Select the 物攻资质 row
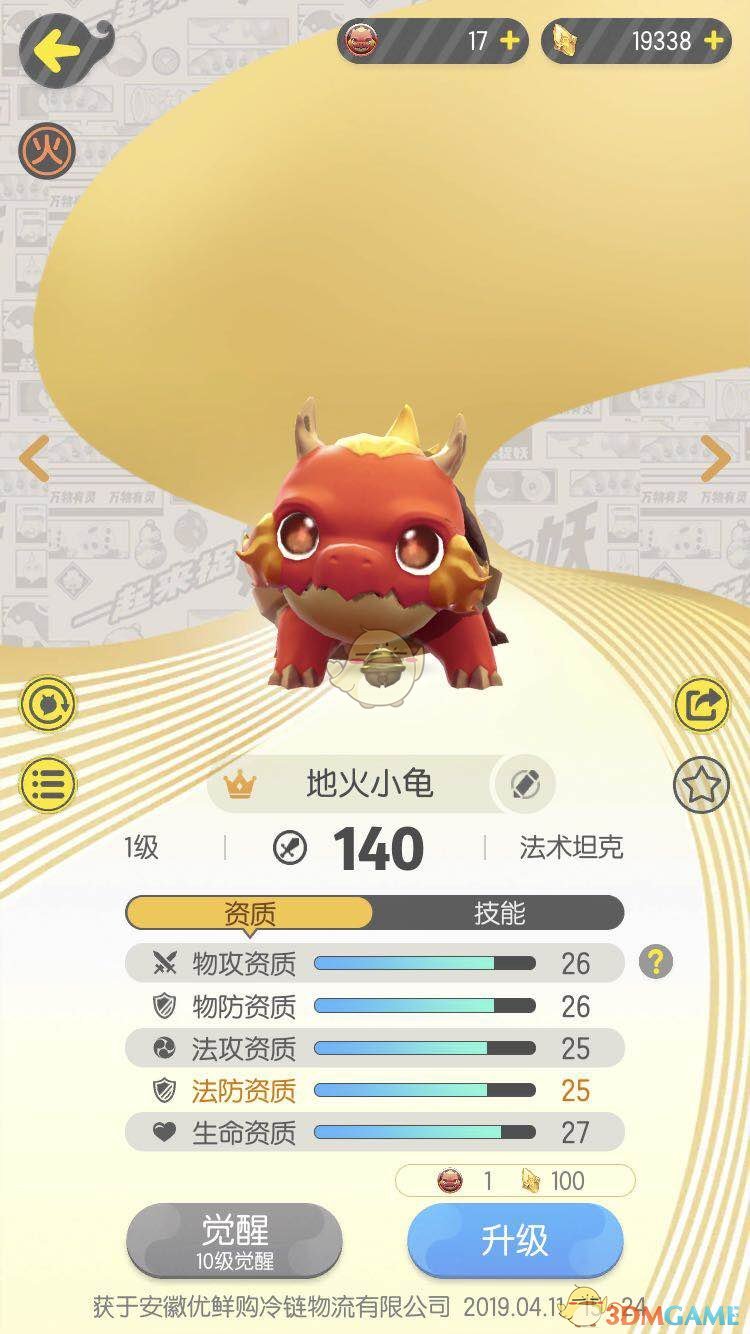 pos(374,963)
